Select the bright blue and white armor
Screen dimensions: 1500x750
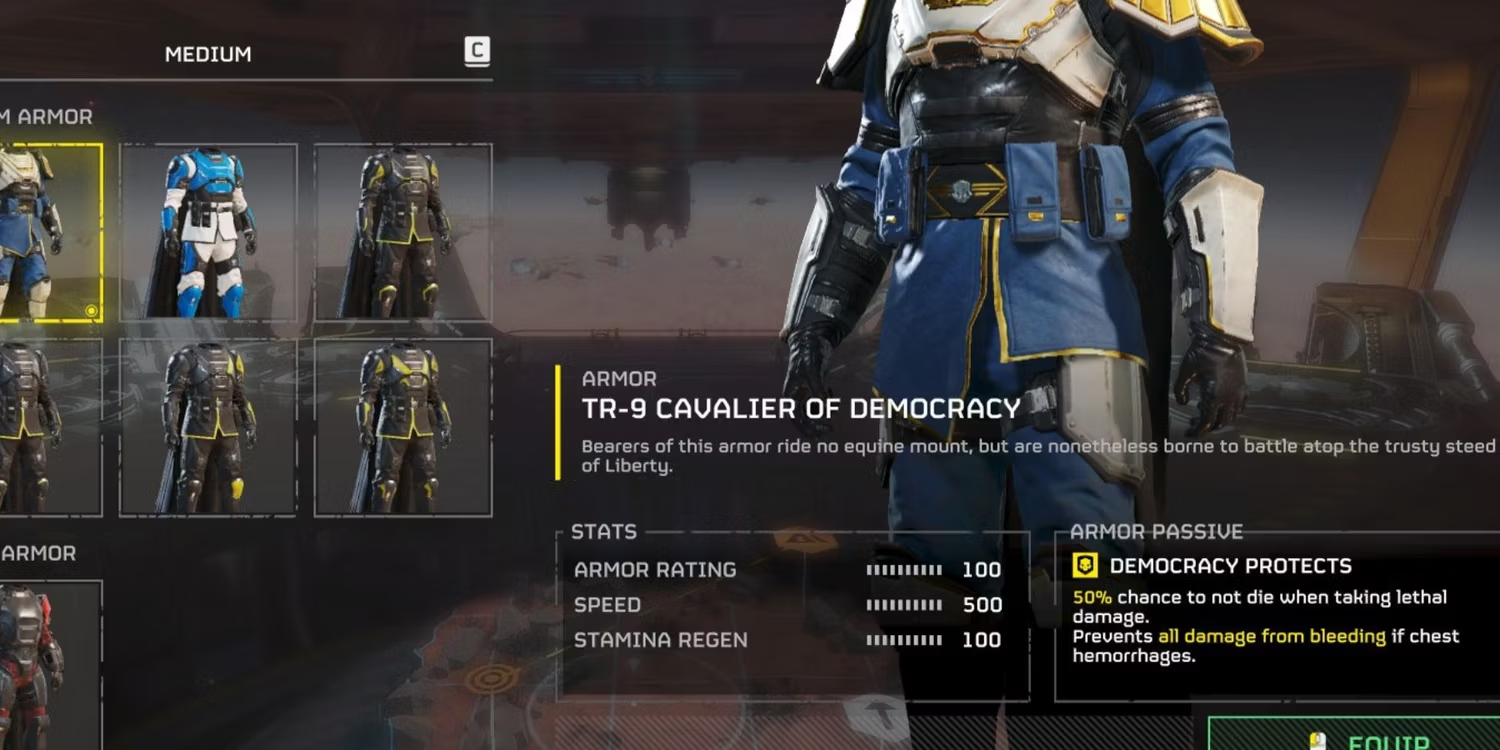(x=208, y=232)
